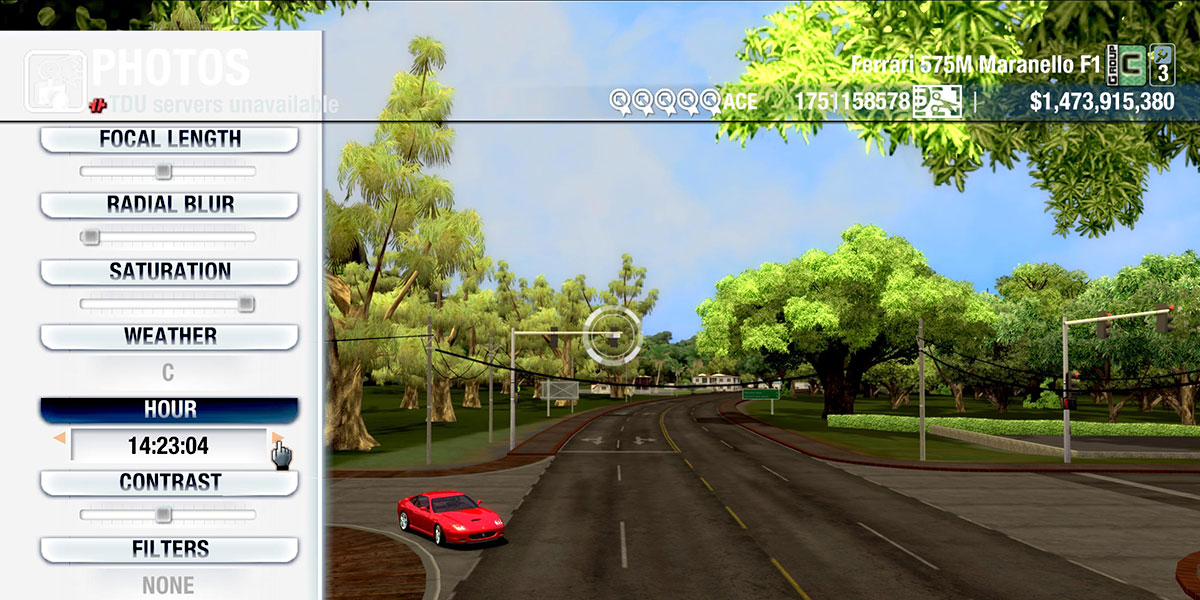This screenshot has height=600, width=1200.
Task: Select the Saturation menu entry
Action: (x=169, y=271)
